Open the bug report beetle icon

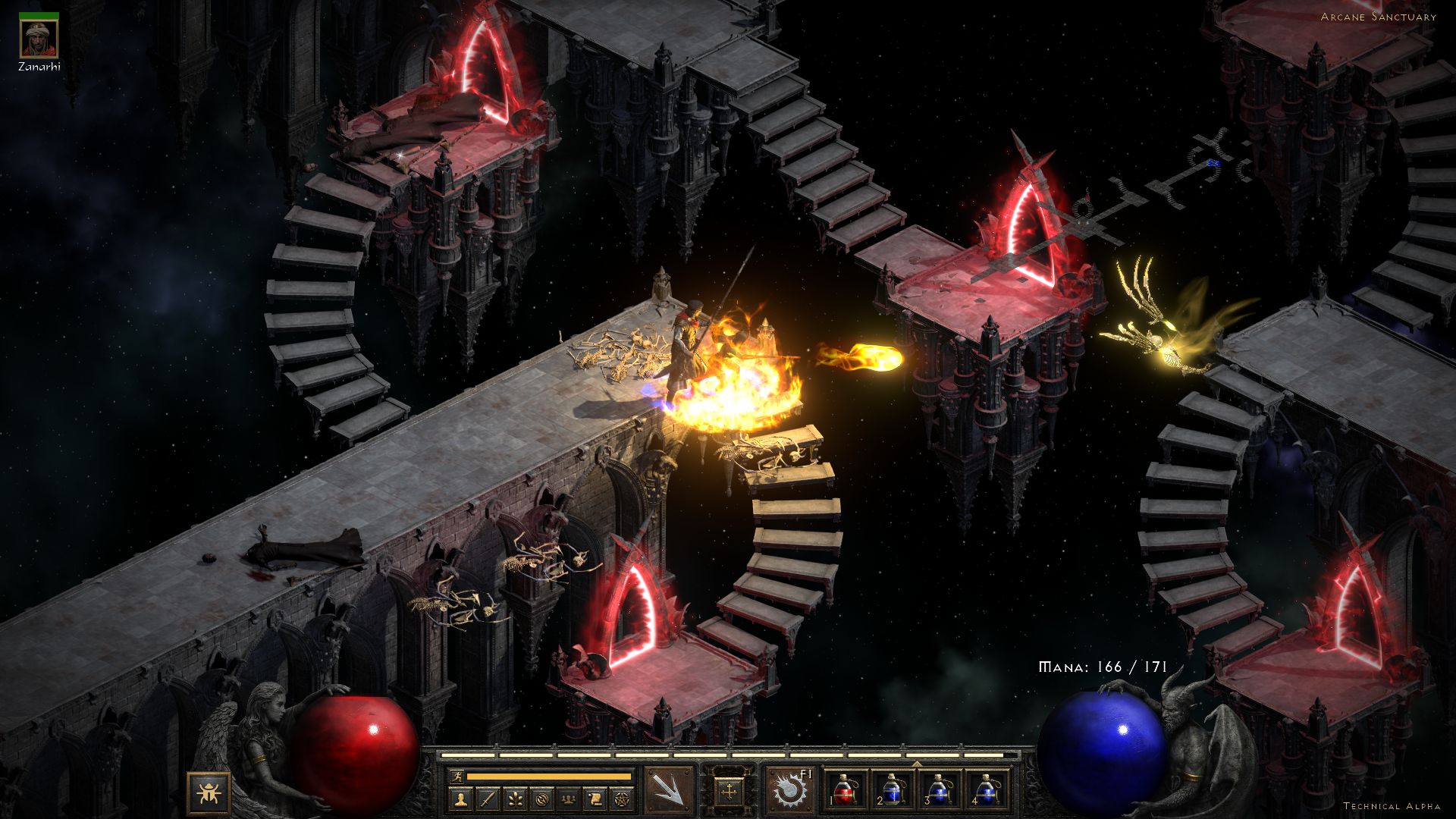[209, 793]
